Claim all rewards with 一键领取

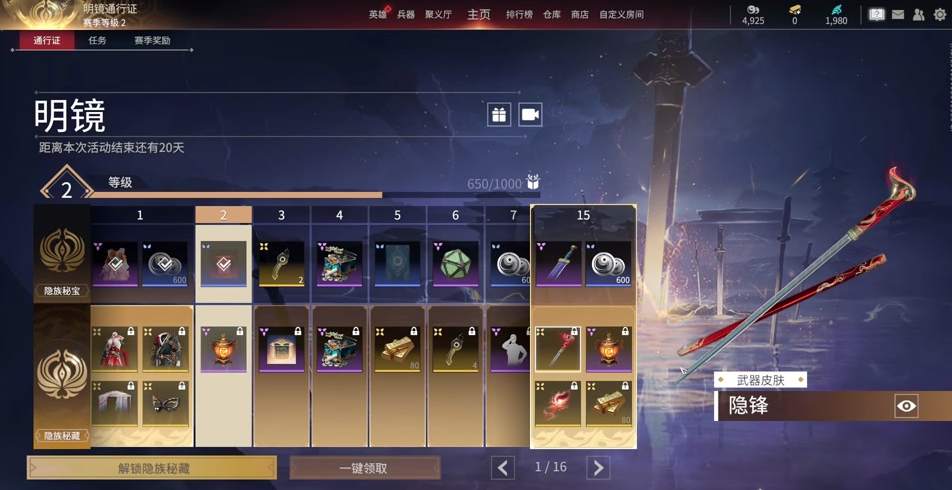point(365,467)
